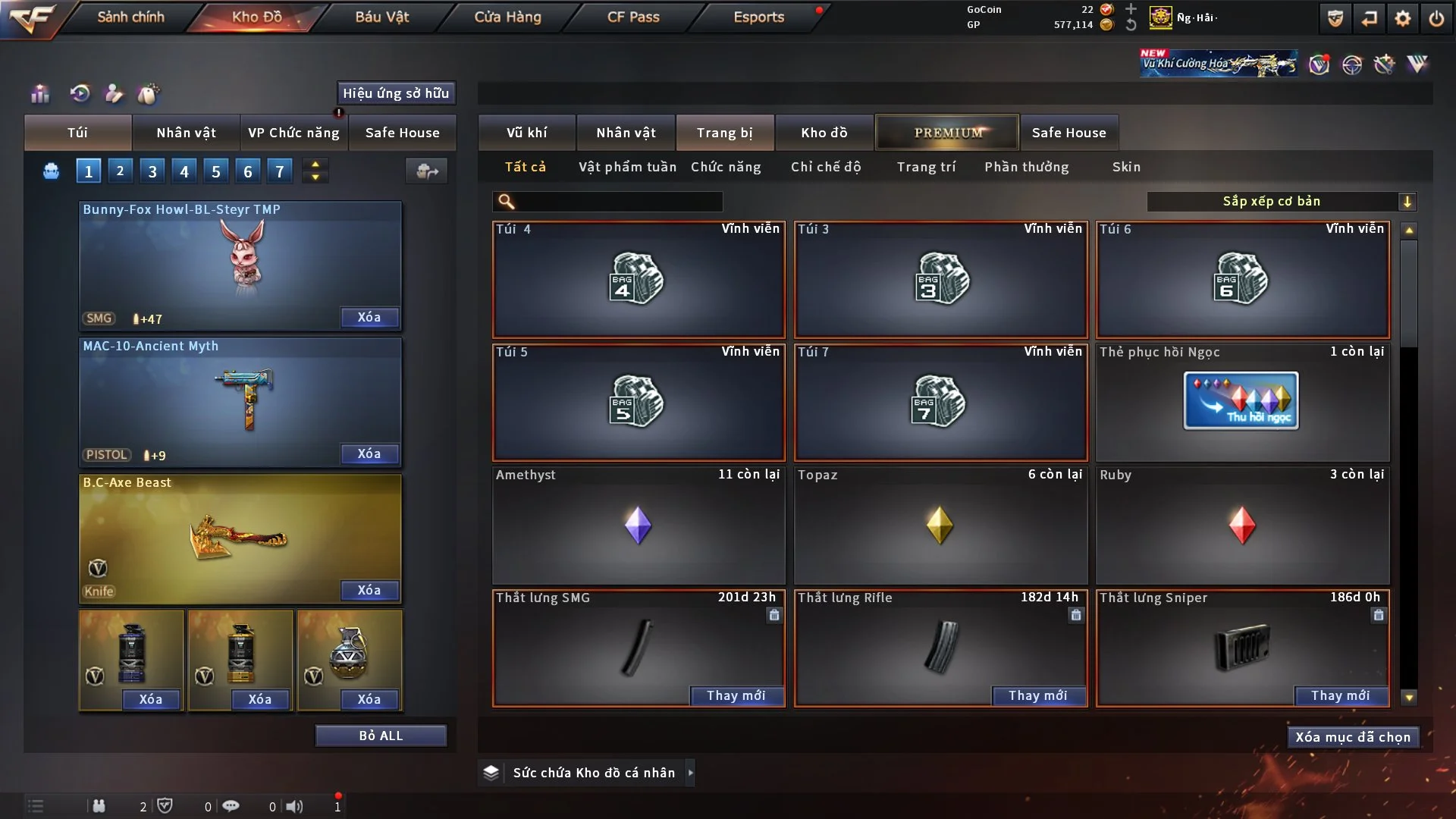Screen dimensions: 1456x819
Task: Go to Sảnh chính lobby
Action: [x=130, y=17]
